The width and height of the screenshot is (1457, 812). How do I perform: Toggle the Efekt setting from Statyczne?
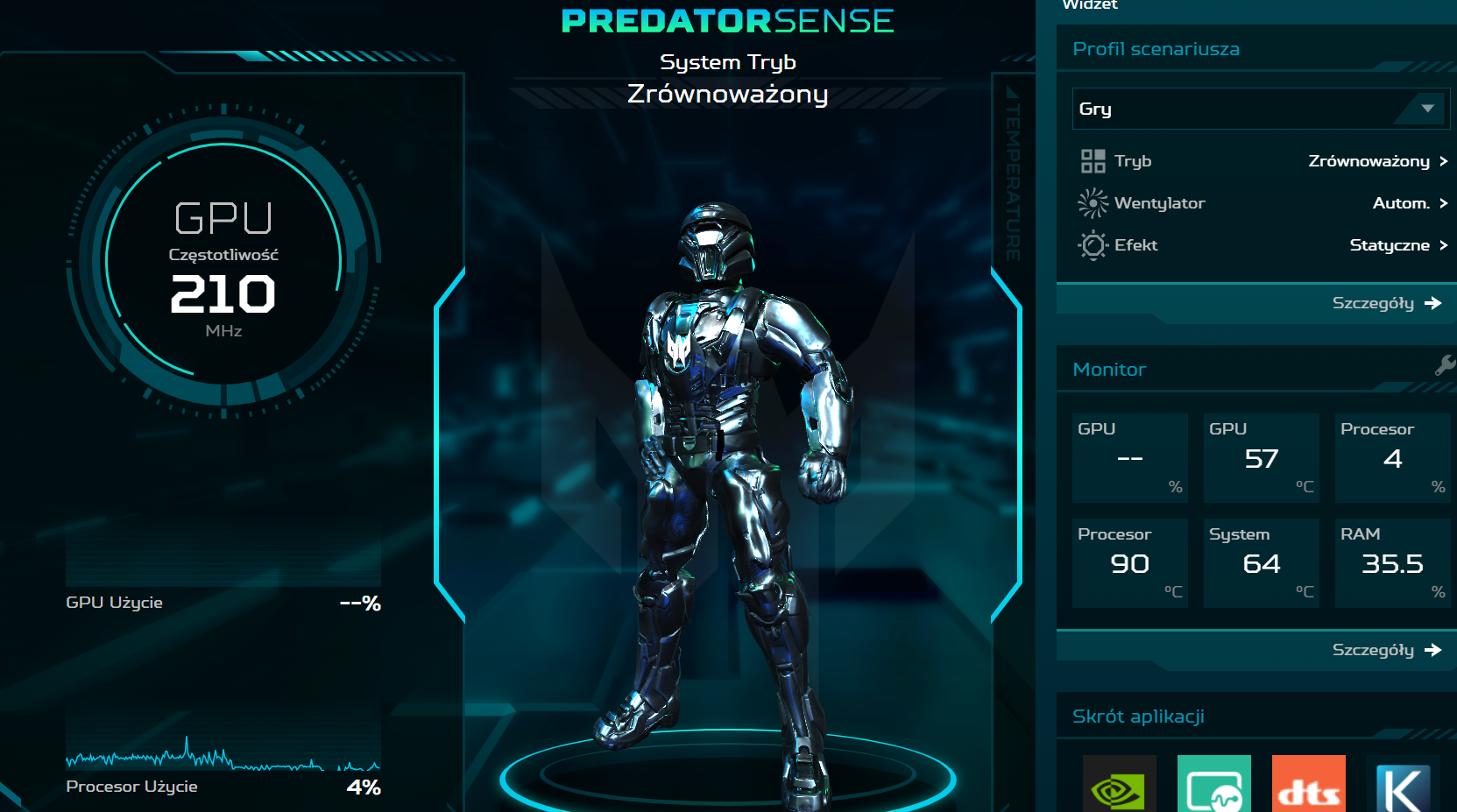(1389, 245)
